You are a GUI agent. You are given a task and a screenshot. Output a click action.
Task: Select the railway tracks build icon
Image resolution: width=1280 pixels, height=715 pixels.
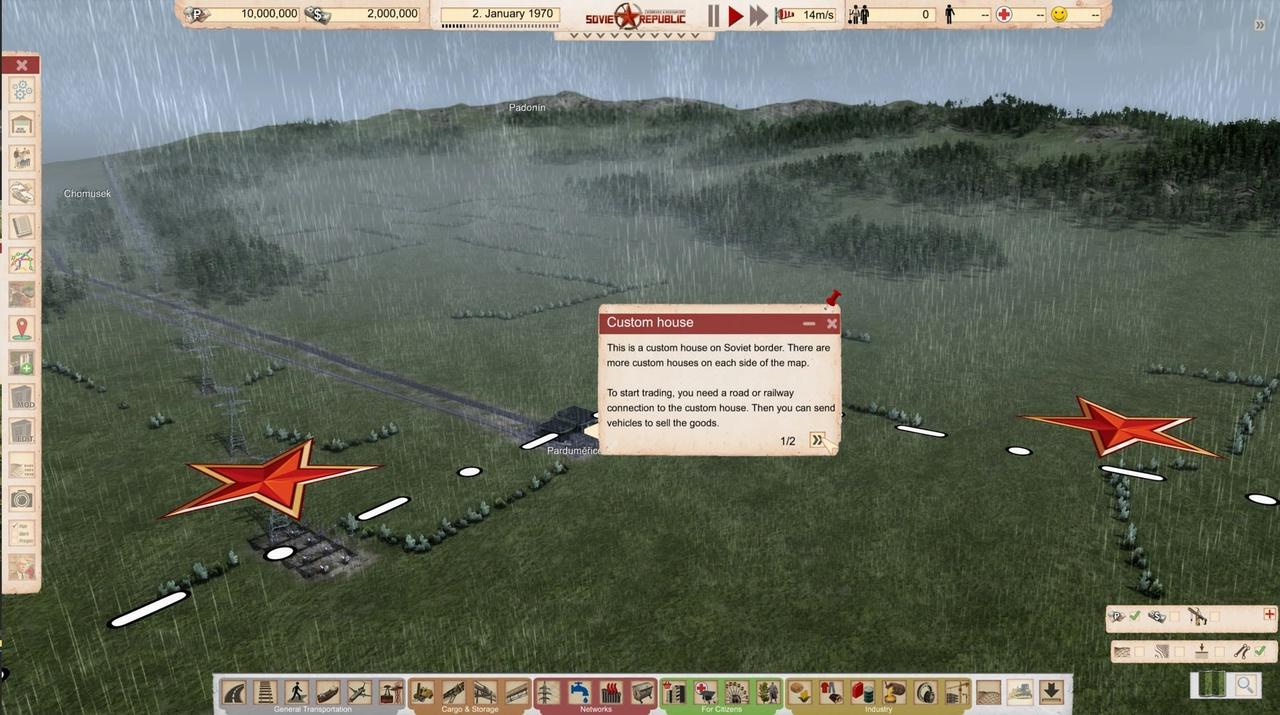(265, 692)
